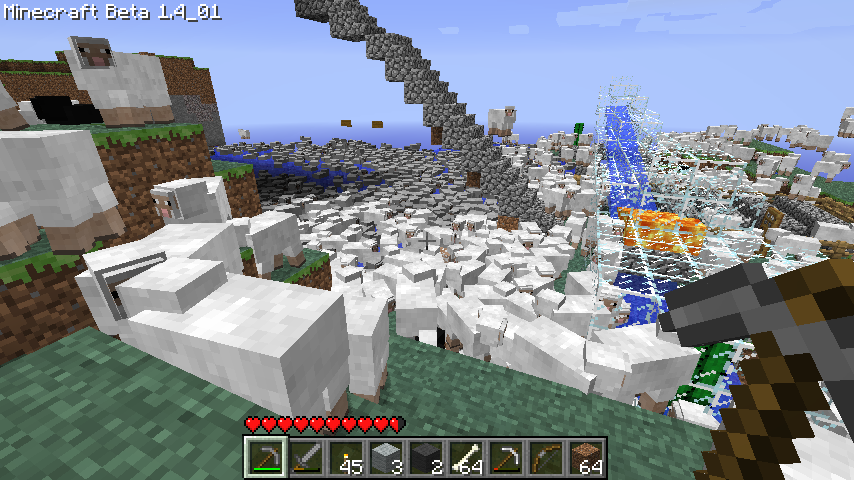Select the light gray stone block slot
Image resolution: width=854 pixels, height=480 pixels.
coord(386,458)
